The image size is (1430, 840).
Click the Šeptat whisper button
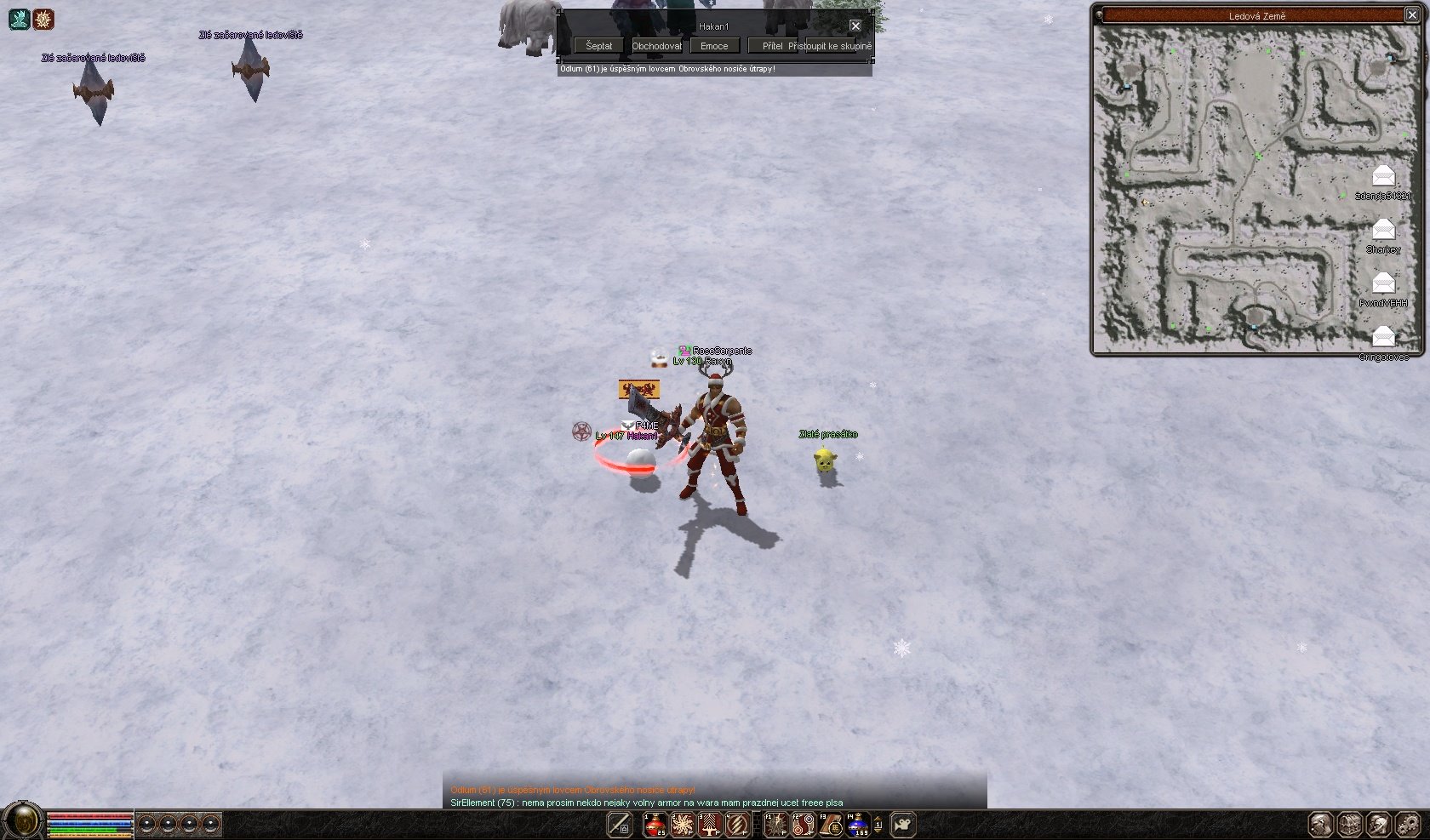click(598, 46)
